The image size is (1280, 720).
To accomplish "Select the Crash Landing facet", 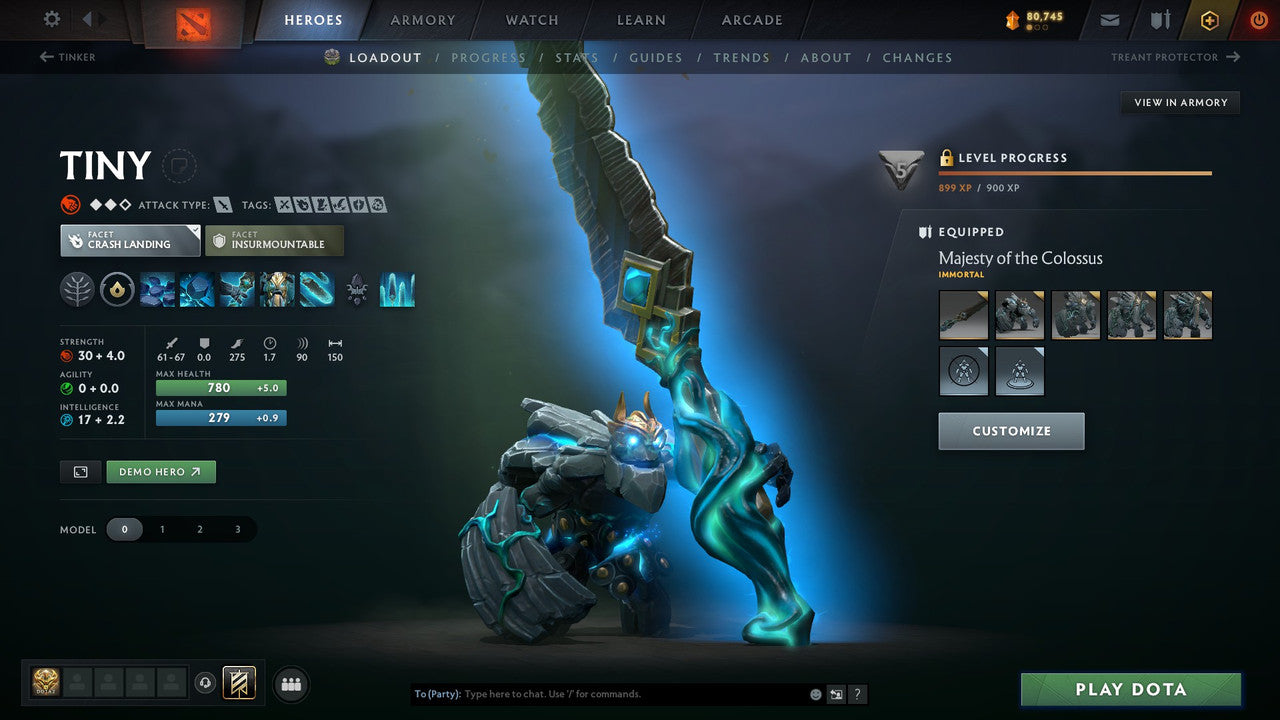I will 129,240.
